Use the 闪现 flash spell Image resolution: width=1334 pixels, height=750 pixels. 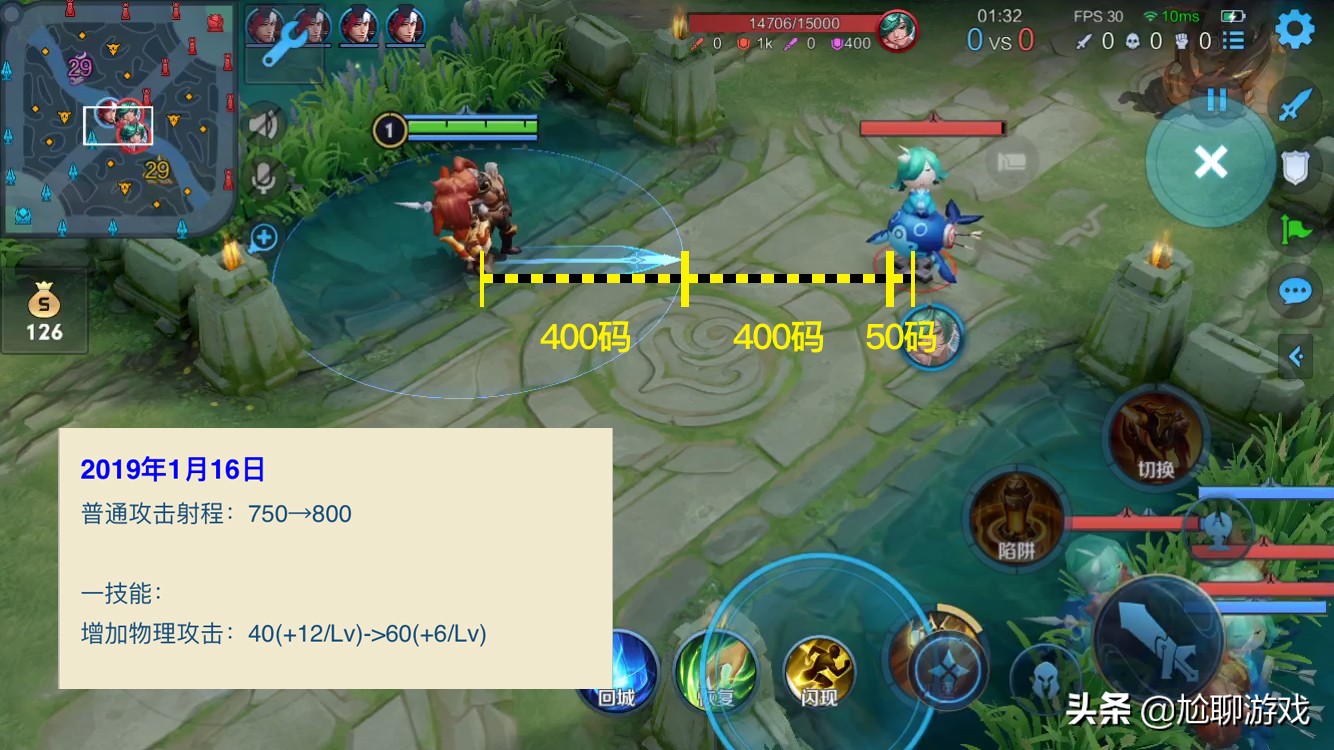tap(819, 670)
